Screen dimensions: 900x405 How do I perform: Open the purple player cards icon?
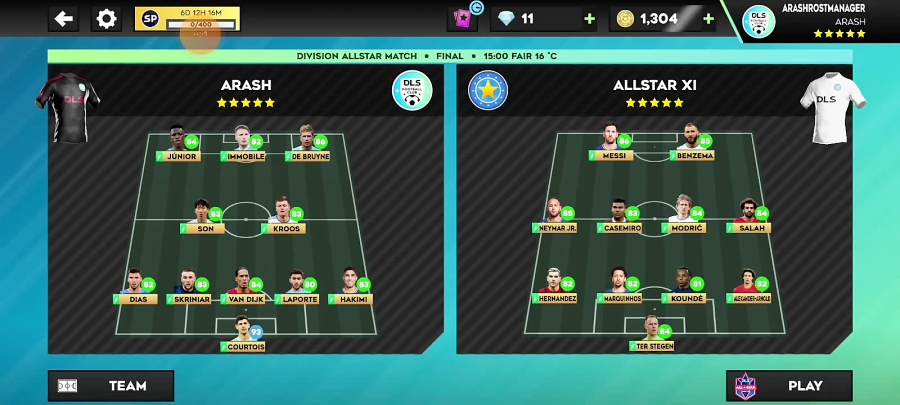tap(463, 18)
